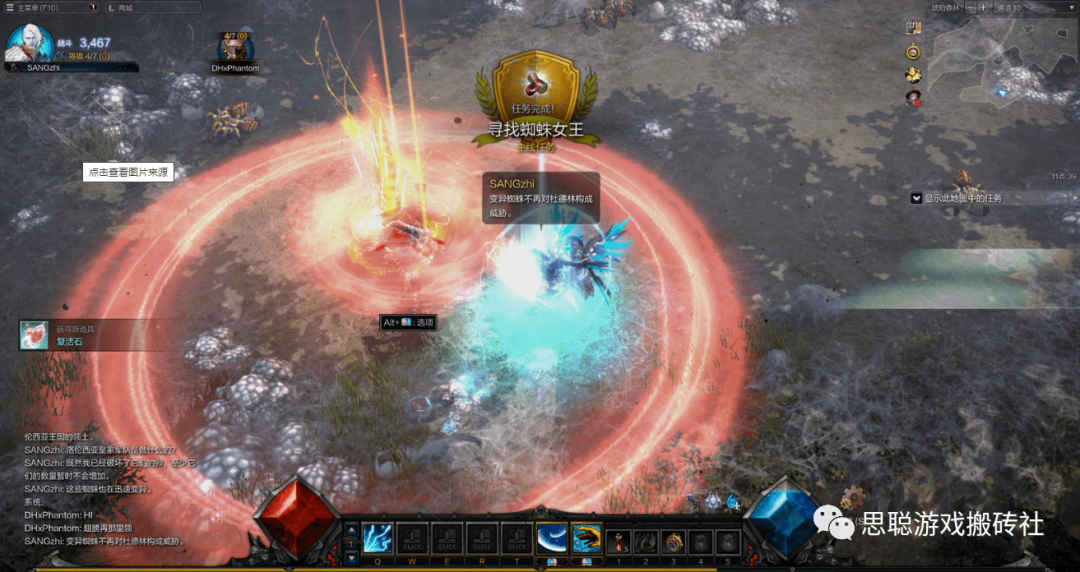Use the red potion in slot 1

[620, 541]
